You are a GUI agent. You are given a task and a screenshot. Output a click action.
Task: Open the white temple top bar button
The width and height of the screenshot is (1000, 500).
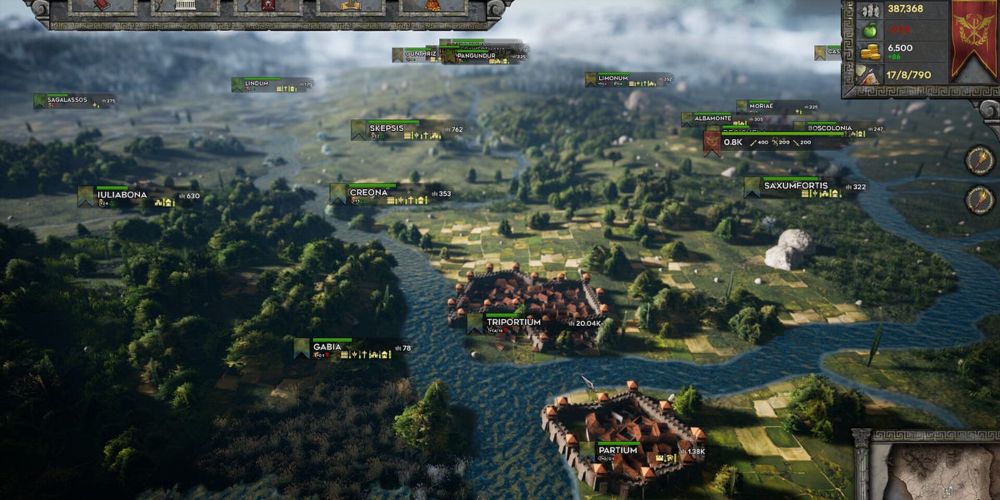coord(186,6)
